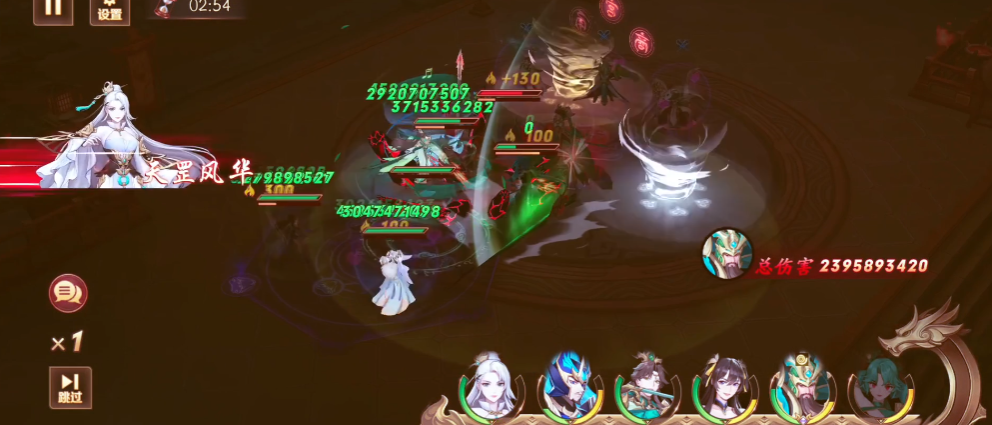Open the chat bubble icon
This screenshot has width=992, height=425.
pos(68,293)
